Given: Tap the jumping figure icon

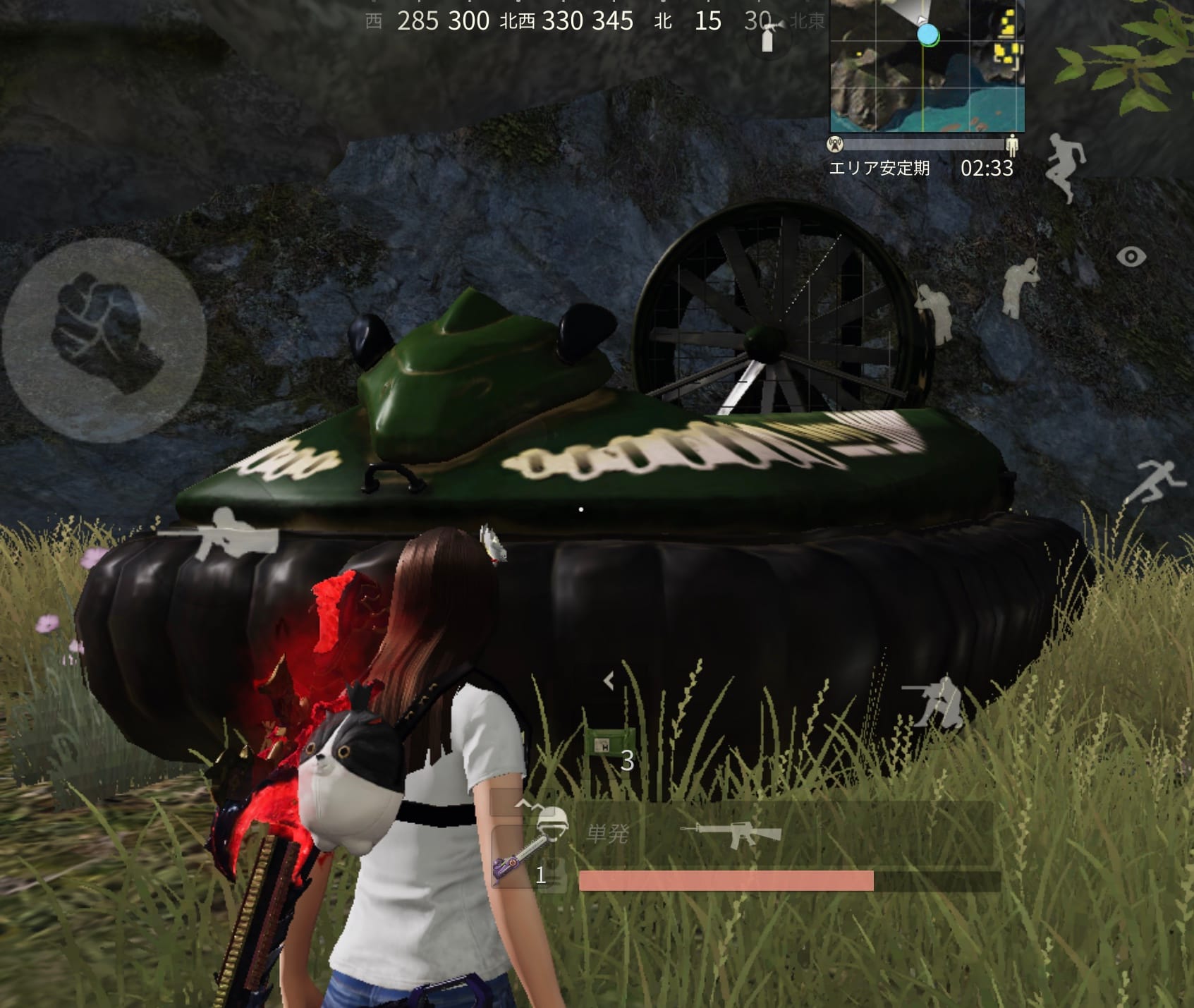Looking at the screenshot, I should [1066, 166].
